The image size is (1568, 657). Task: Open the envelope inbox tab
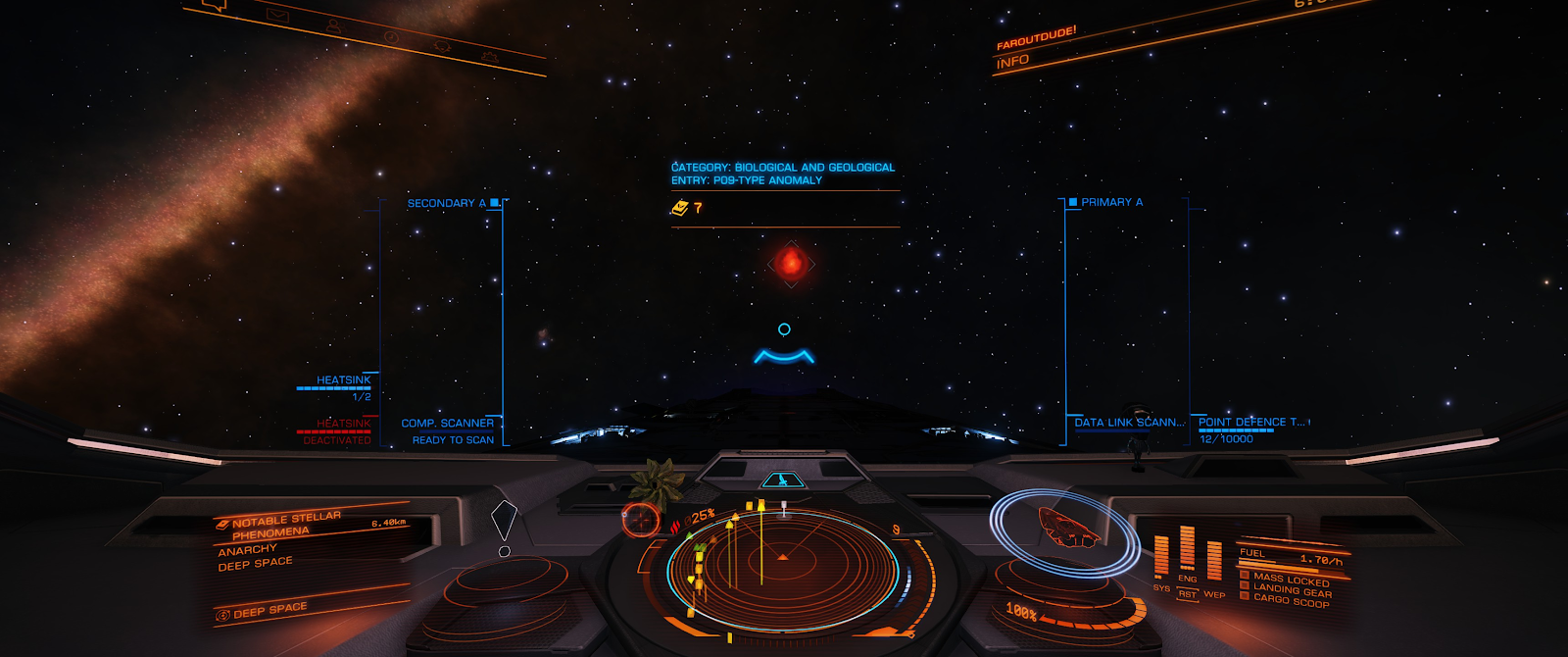tap(277, 15)
